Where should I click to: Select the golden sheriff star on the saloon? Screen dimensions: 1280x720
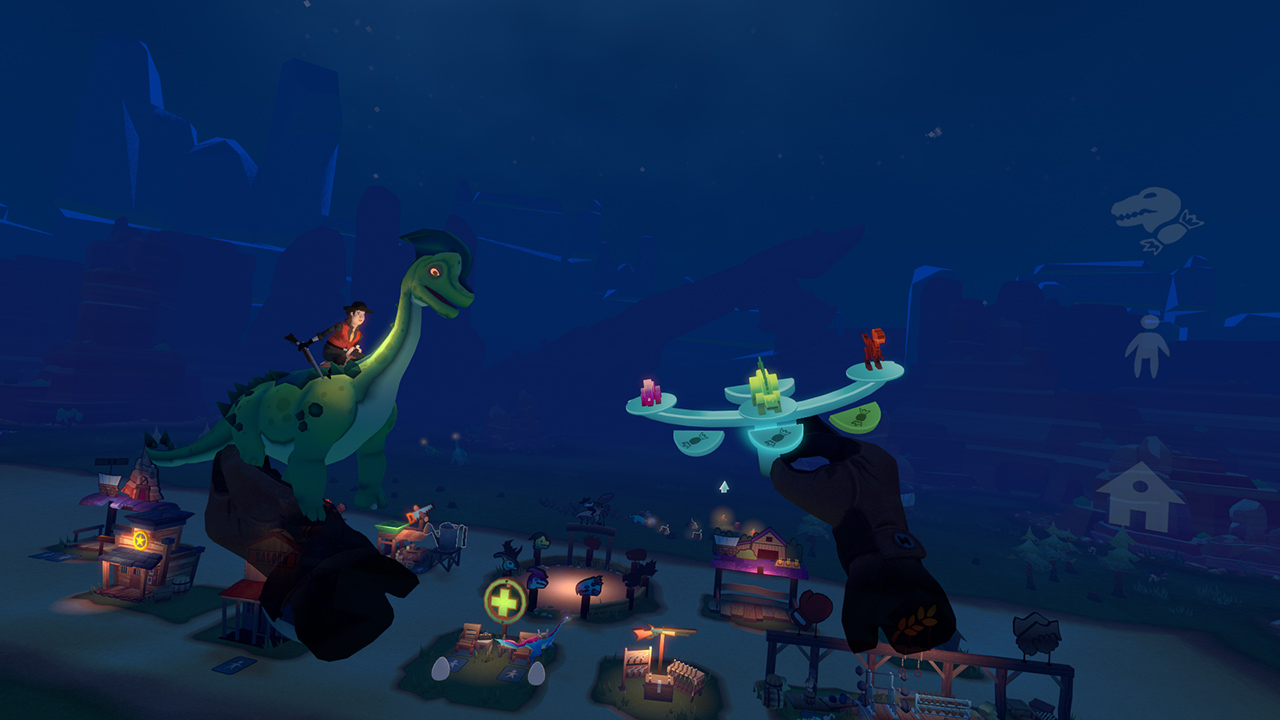point(140,538)
